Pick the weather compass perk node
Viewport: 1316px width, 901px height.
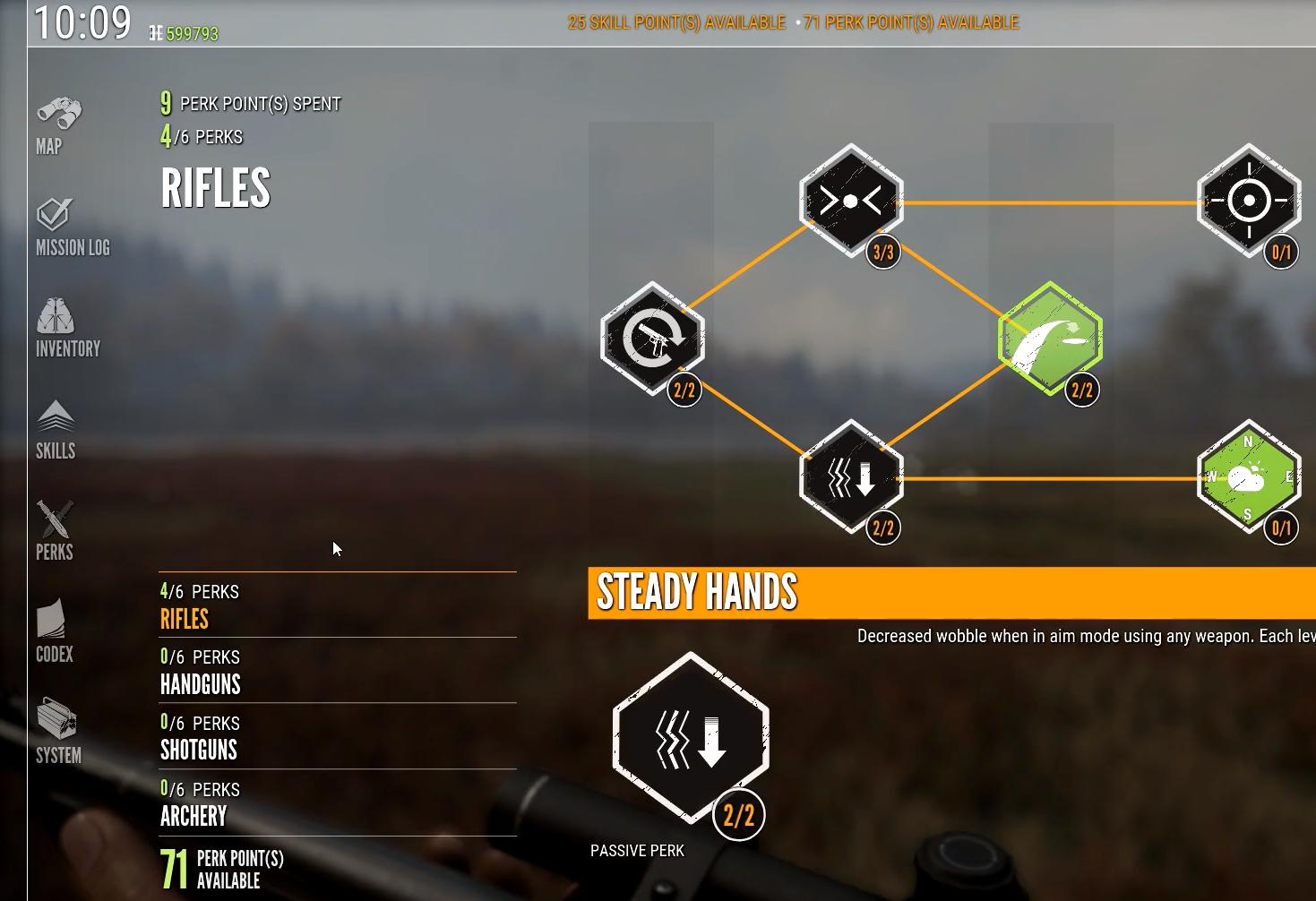click(1249, 476)
